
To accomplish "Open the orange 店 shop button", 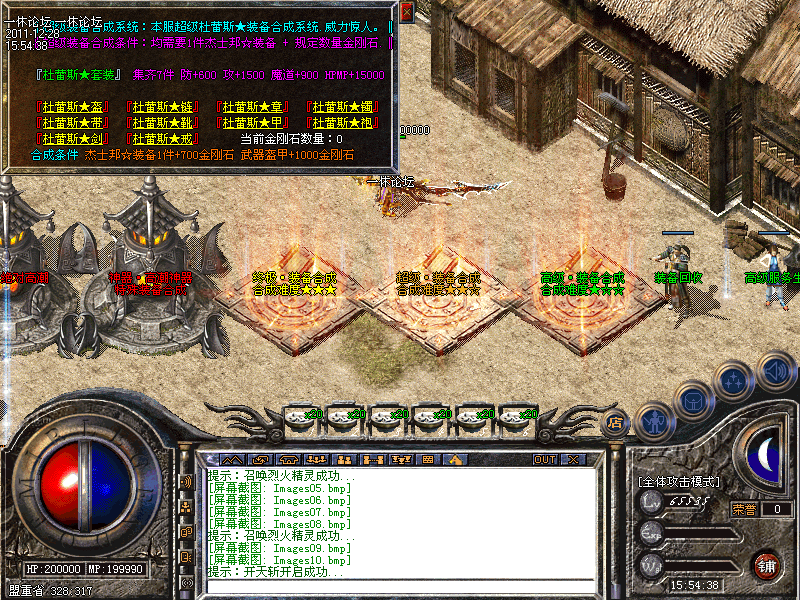I will pos(616,422).
